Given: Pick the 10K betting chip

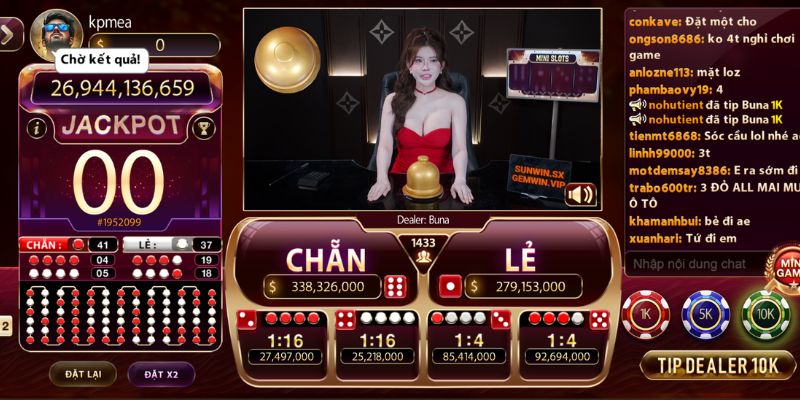Looking at the screenshot, I should [x=765, y=315].
